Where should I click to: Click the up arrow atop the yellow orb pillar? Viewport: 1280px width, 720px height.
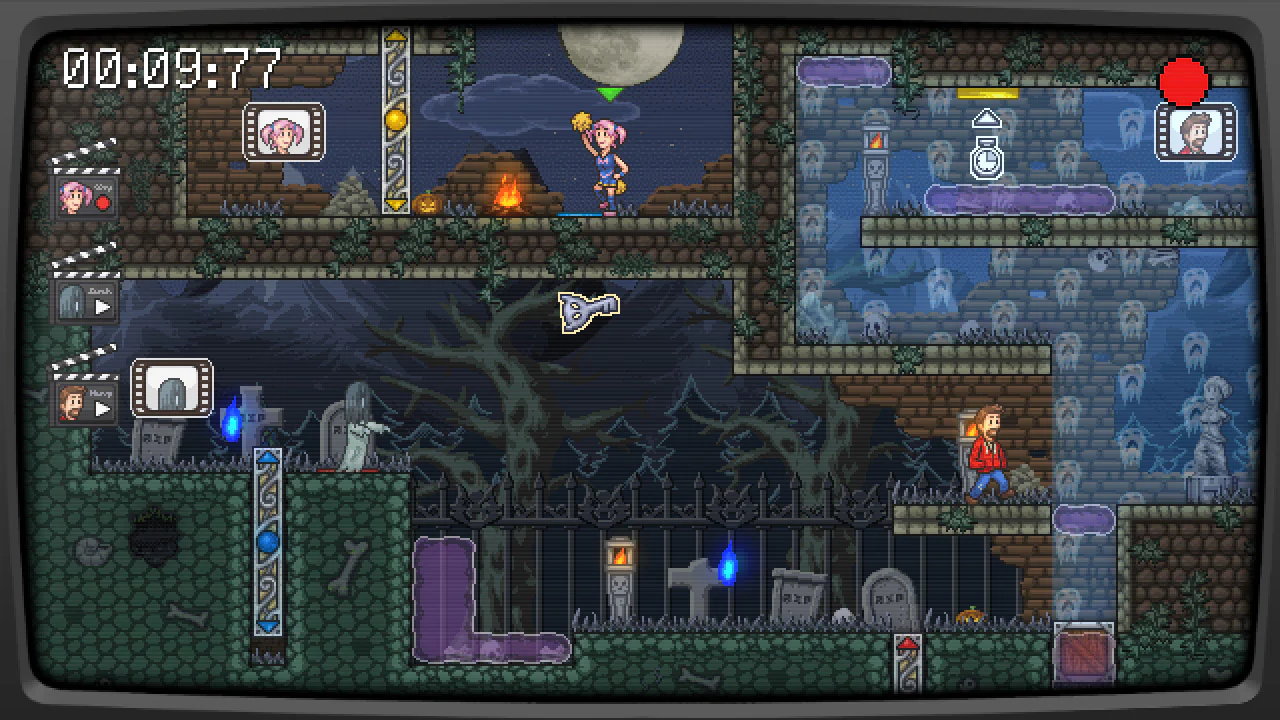point(396,38)
